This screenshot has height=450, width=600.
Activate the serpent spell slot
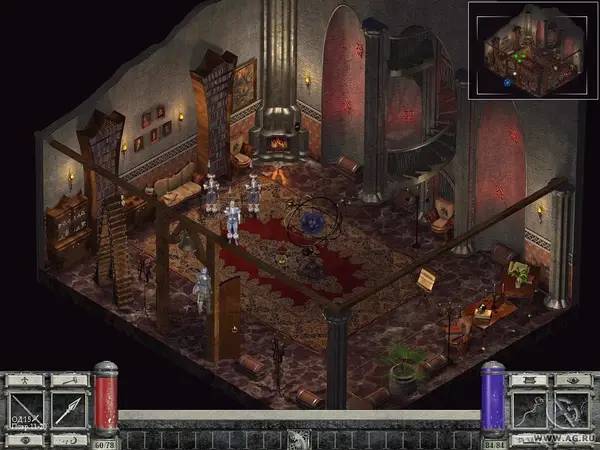click(531, 410)
